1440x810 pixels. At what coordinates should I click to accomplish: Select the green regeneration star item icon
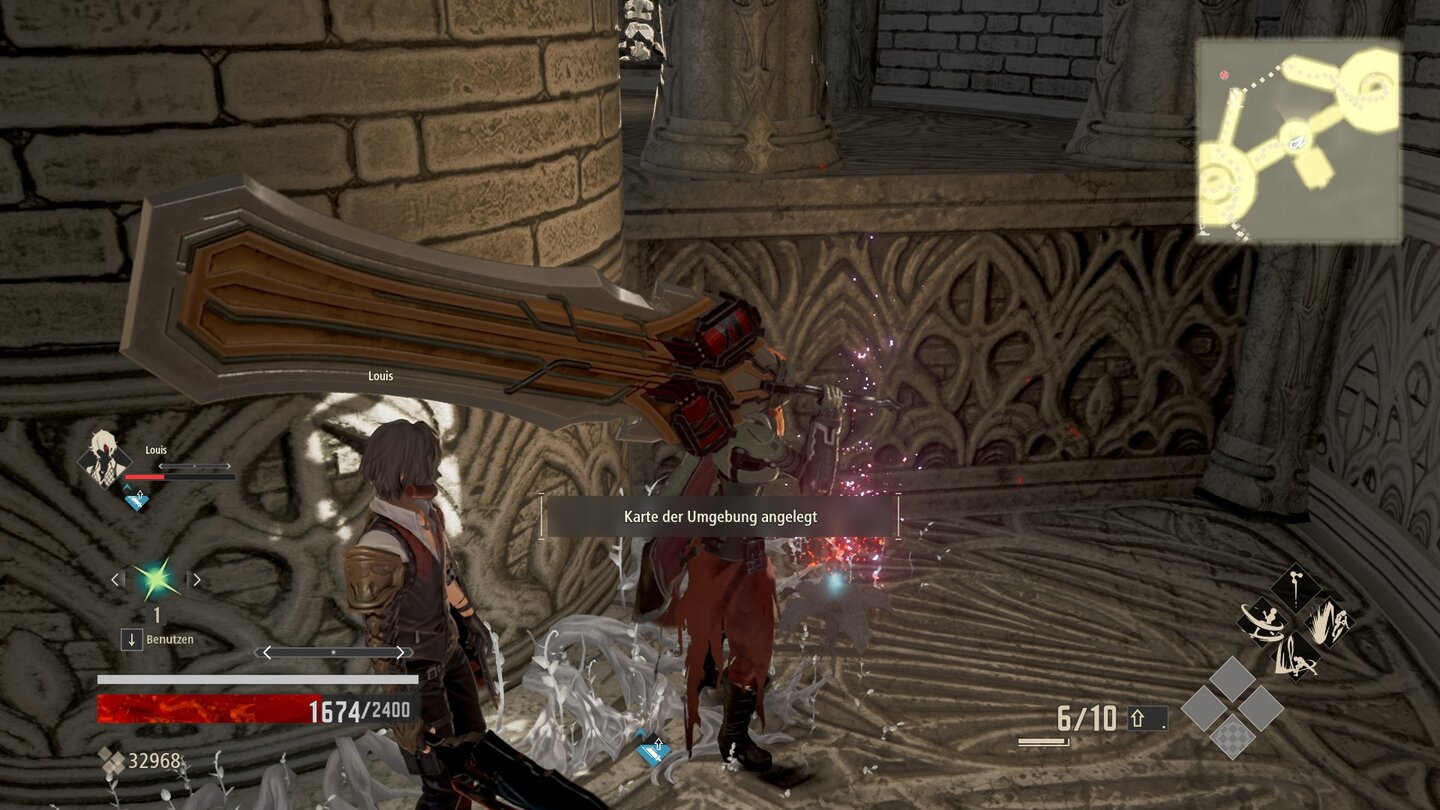point(156,579)
